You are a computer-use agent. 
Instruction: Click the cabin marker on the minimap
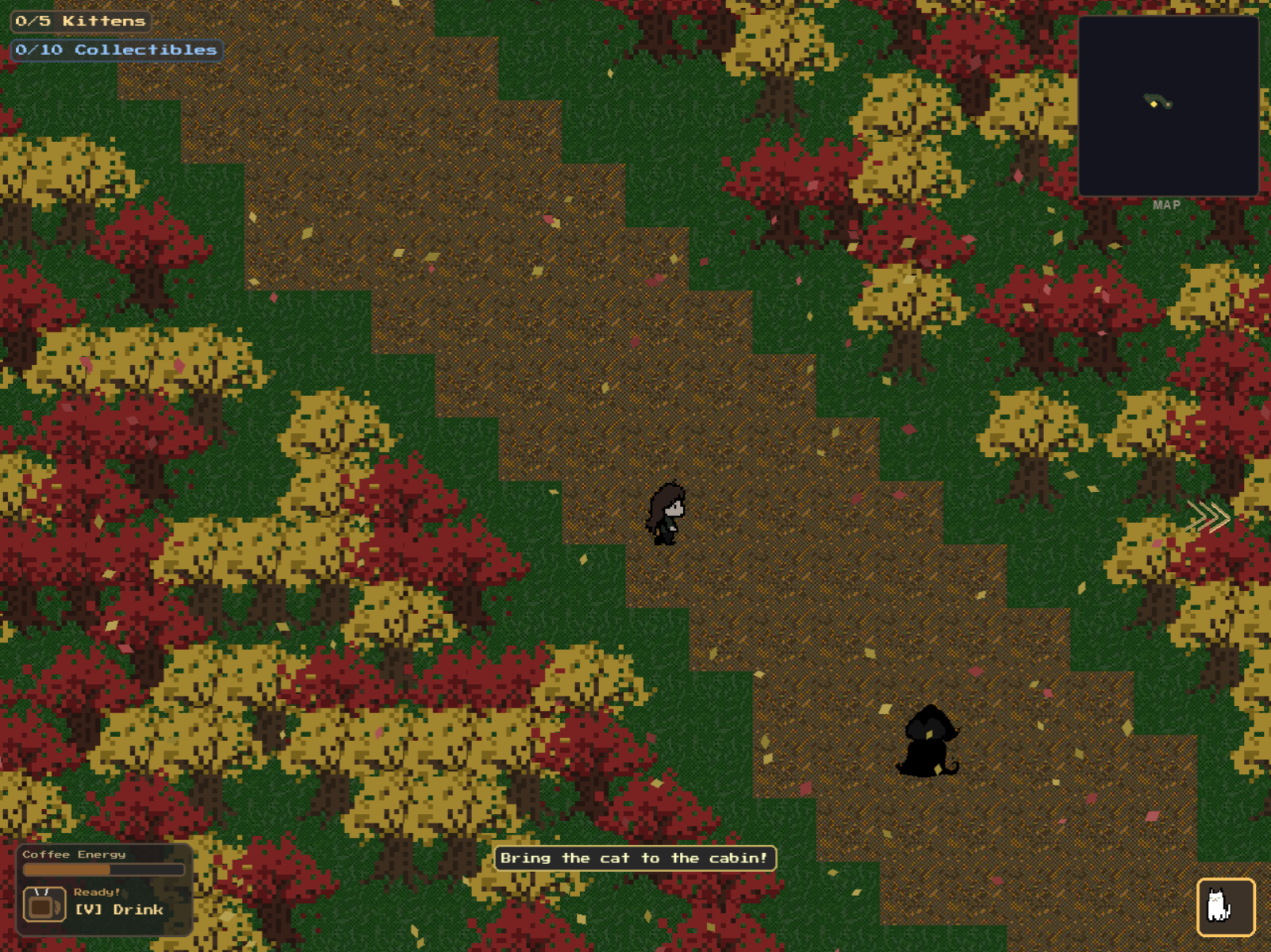click(x=1169, y=105)
